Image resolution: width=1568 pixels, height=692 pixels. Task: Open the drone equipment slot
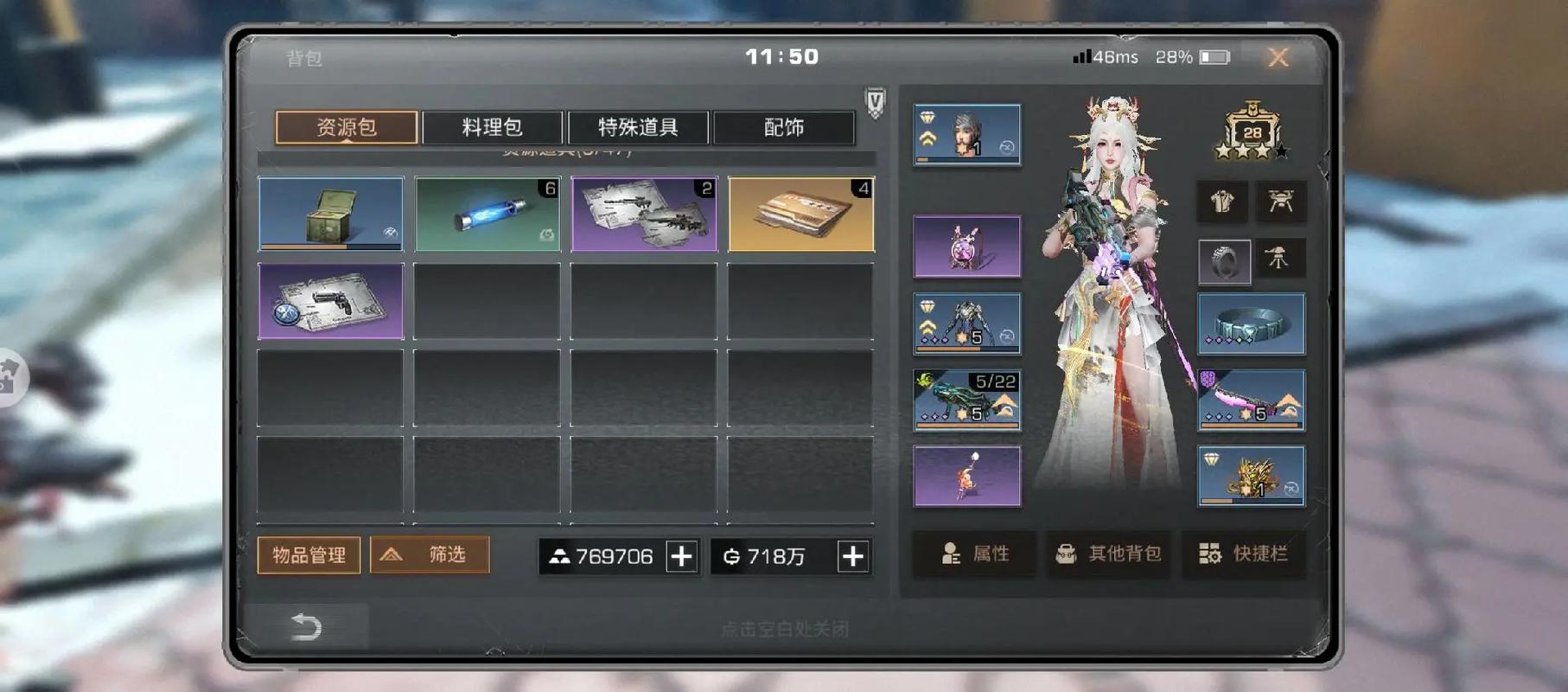pos(1279,202)
